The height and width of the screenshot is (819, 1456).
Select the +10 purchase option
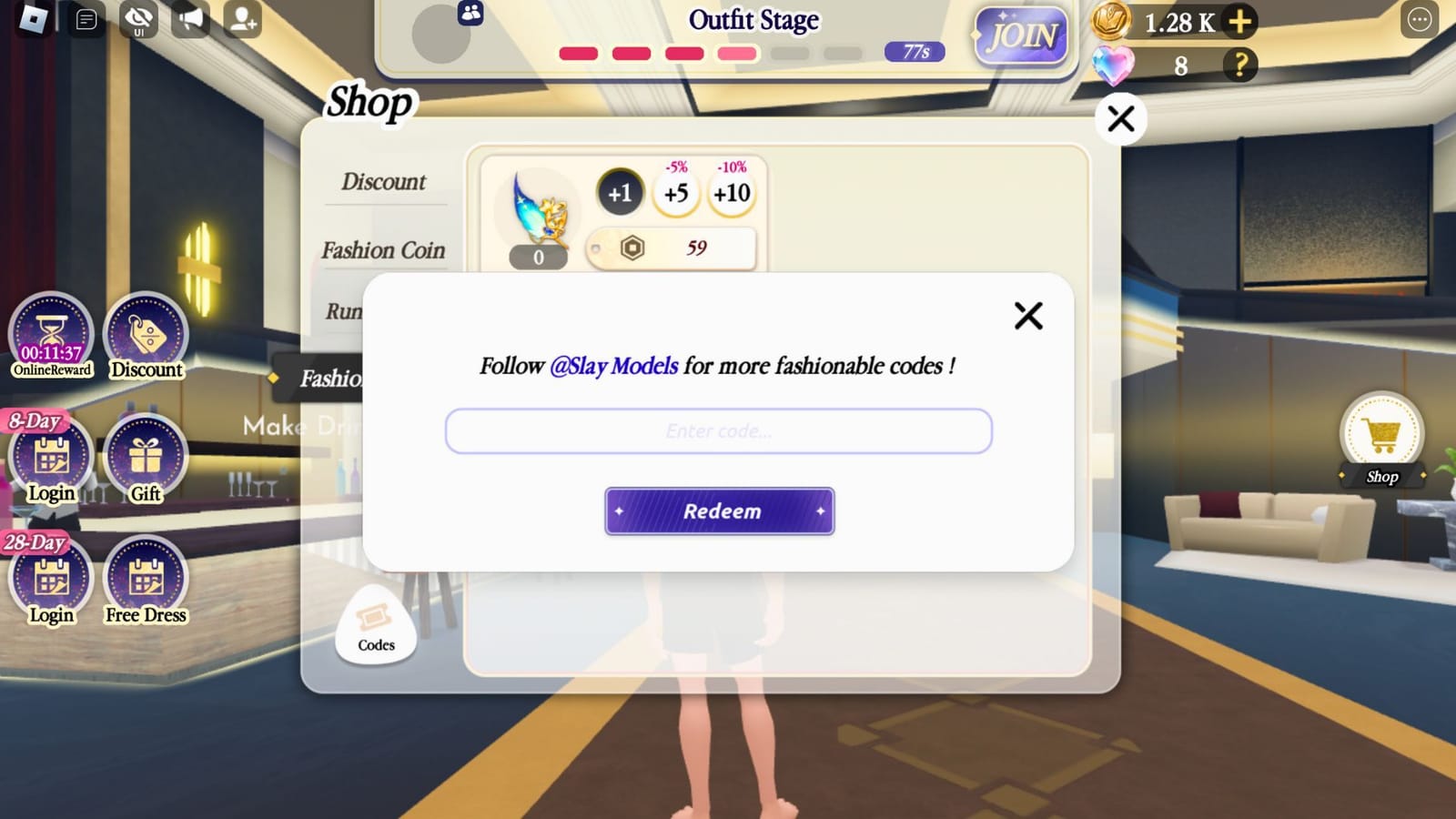point(729,192)
